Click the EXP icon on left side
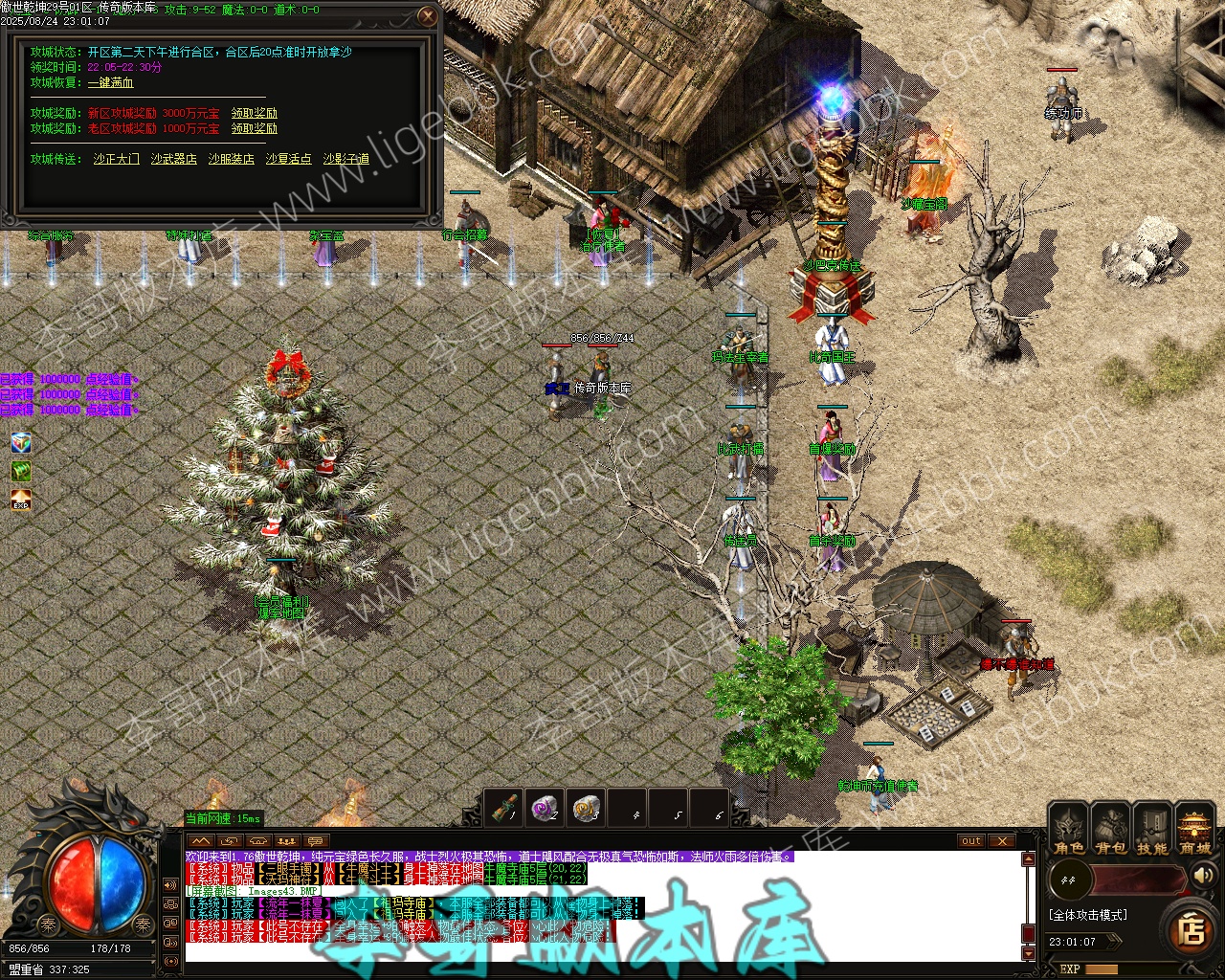 (x=21, y=501)
